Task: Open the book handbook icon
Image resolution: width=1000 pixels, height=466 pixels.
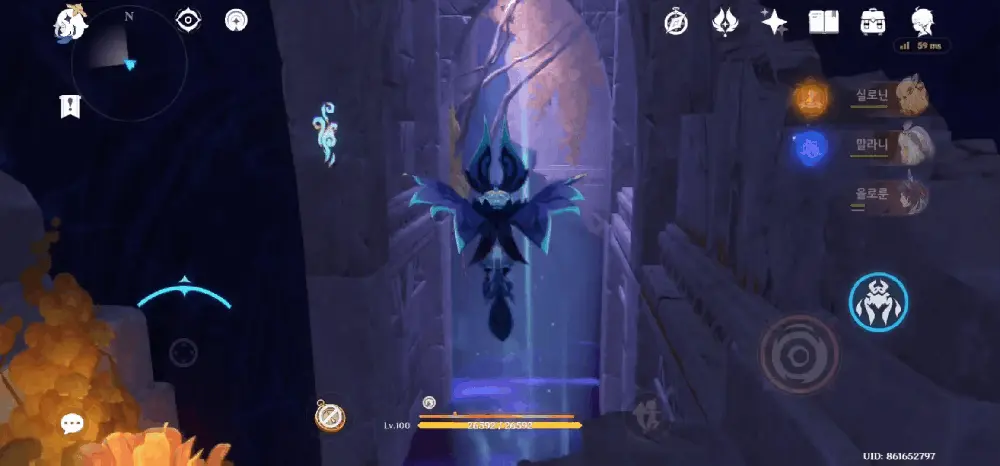Action: [x=823, y=22]
